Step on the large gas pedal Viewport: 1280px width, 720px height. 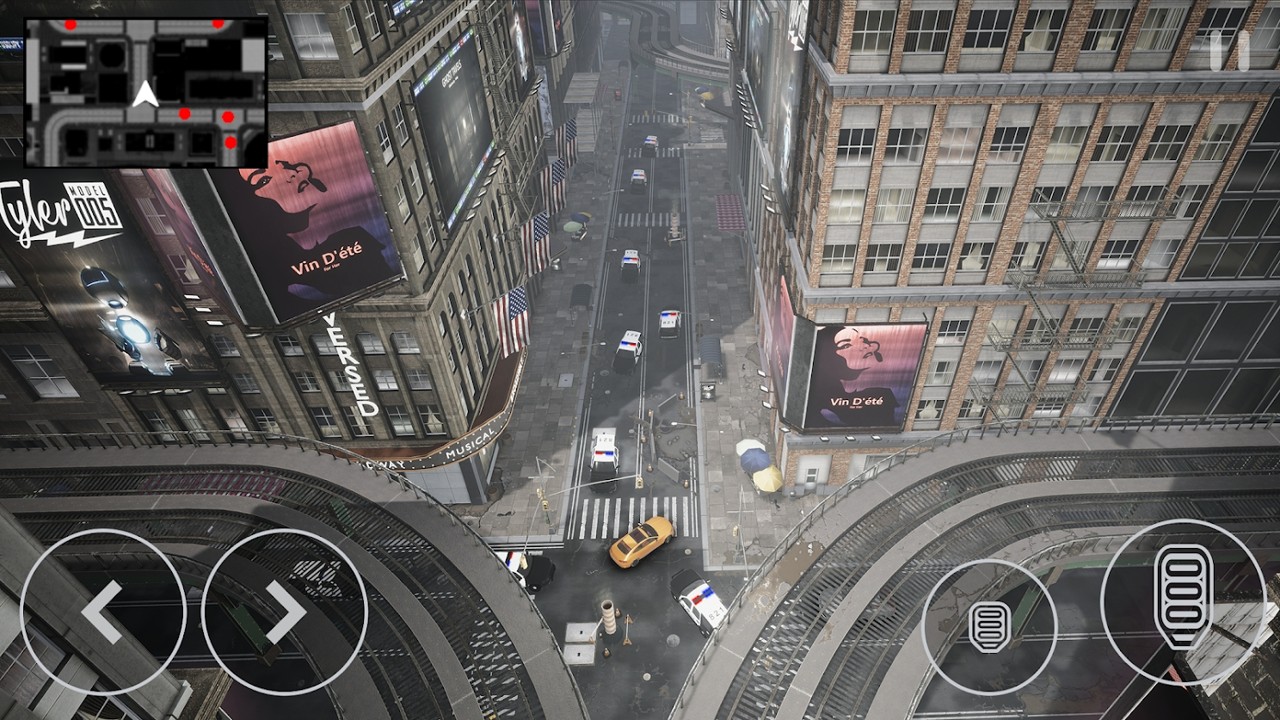tap(1183, 600)
